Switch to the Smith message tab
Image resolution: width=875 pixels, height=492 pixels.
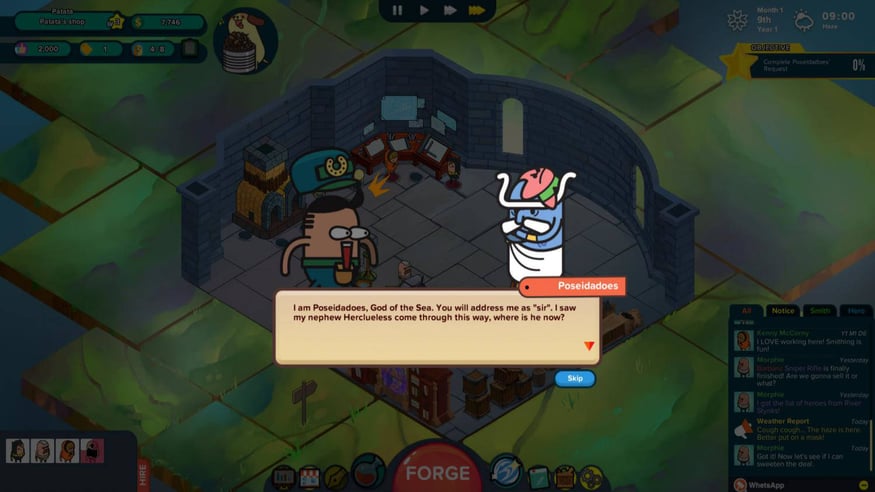point(820,311)
